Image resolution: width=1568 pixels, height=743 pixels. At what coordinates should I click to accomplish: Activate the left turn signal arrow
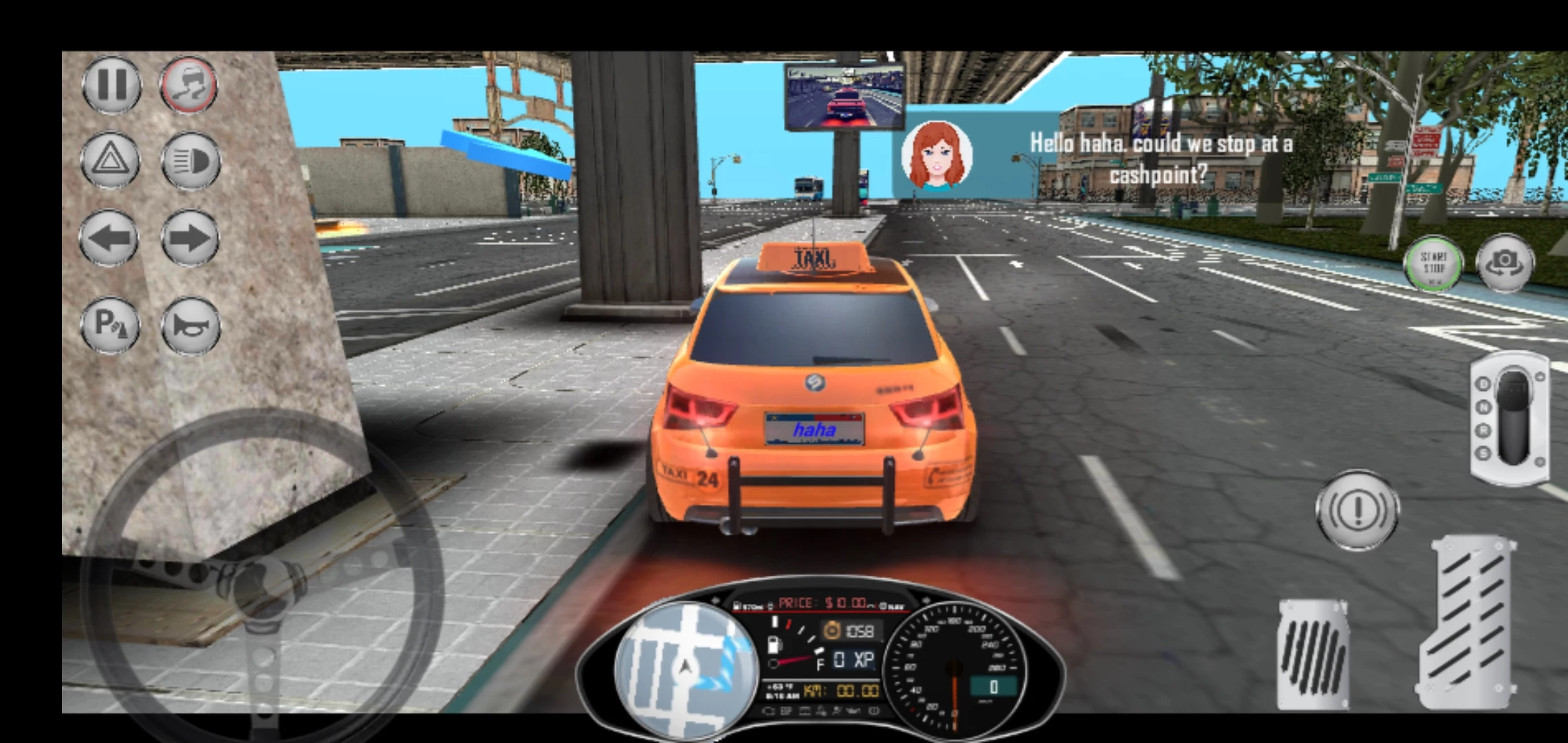click(x=110, y=239)
